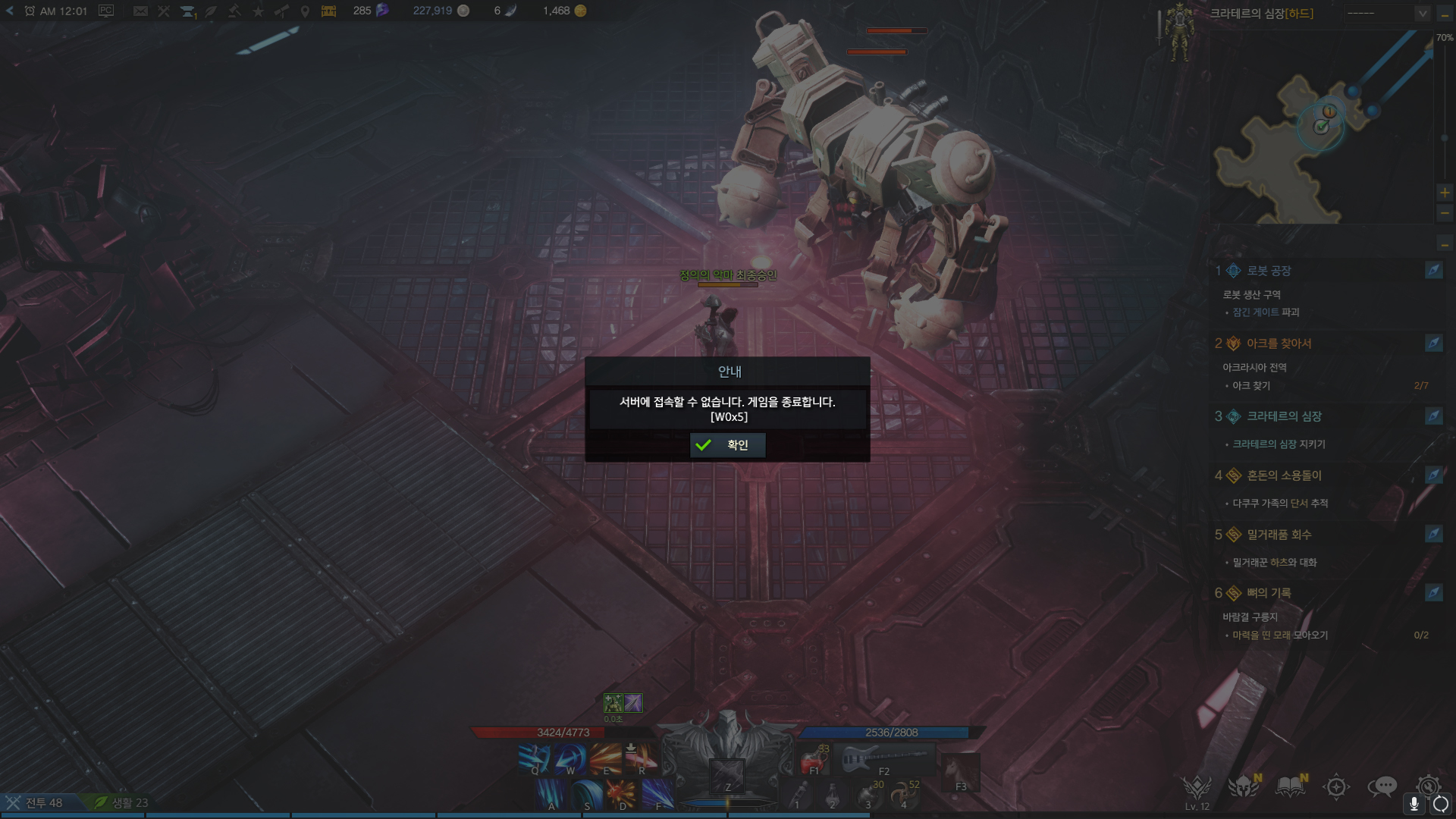
Task: Use the red health potion in F1
Action: click(814, 759)
